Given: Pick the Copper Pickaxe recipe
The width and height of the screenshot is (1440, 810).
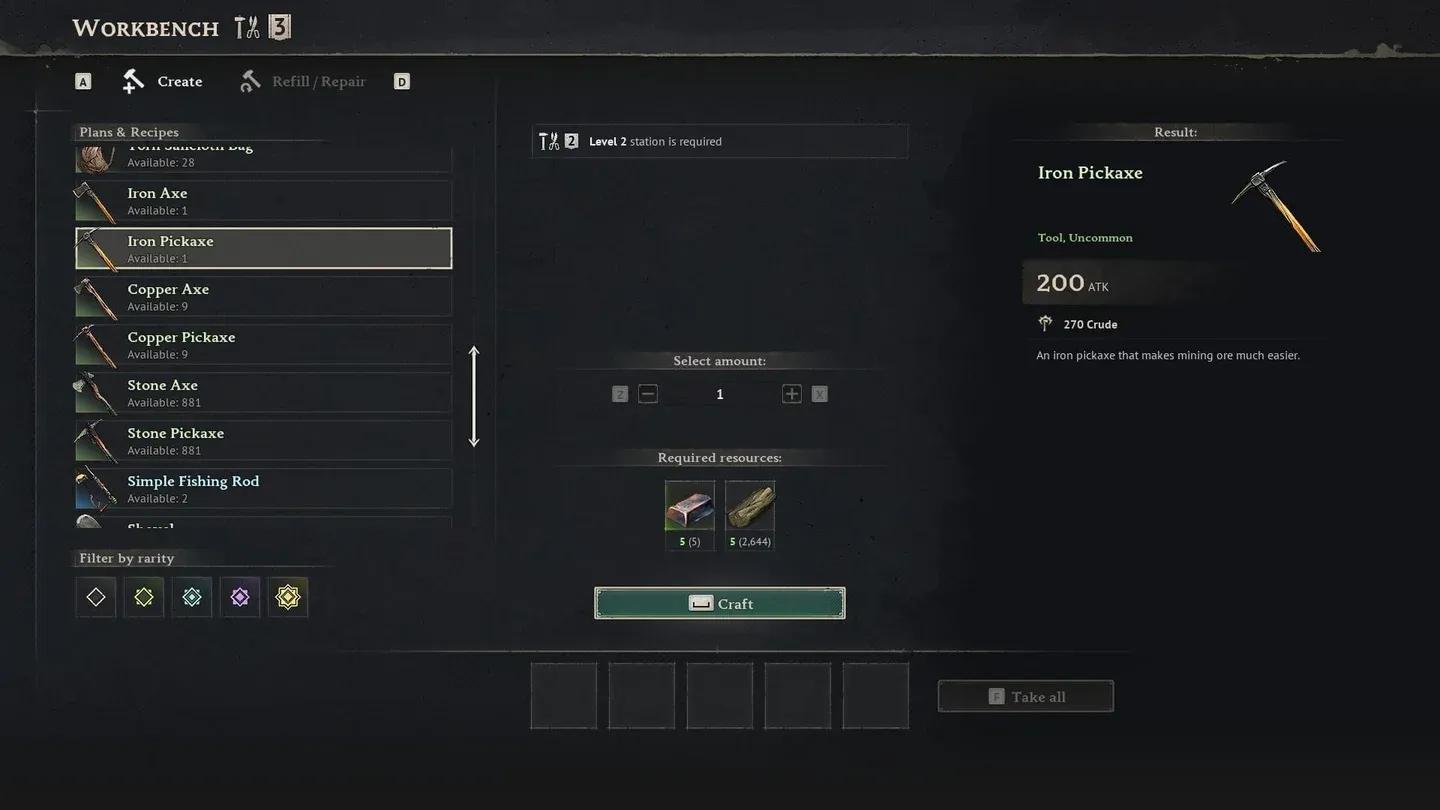Looking at the screenshot, I should click(263, 345).
